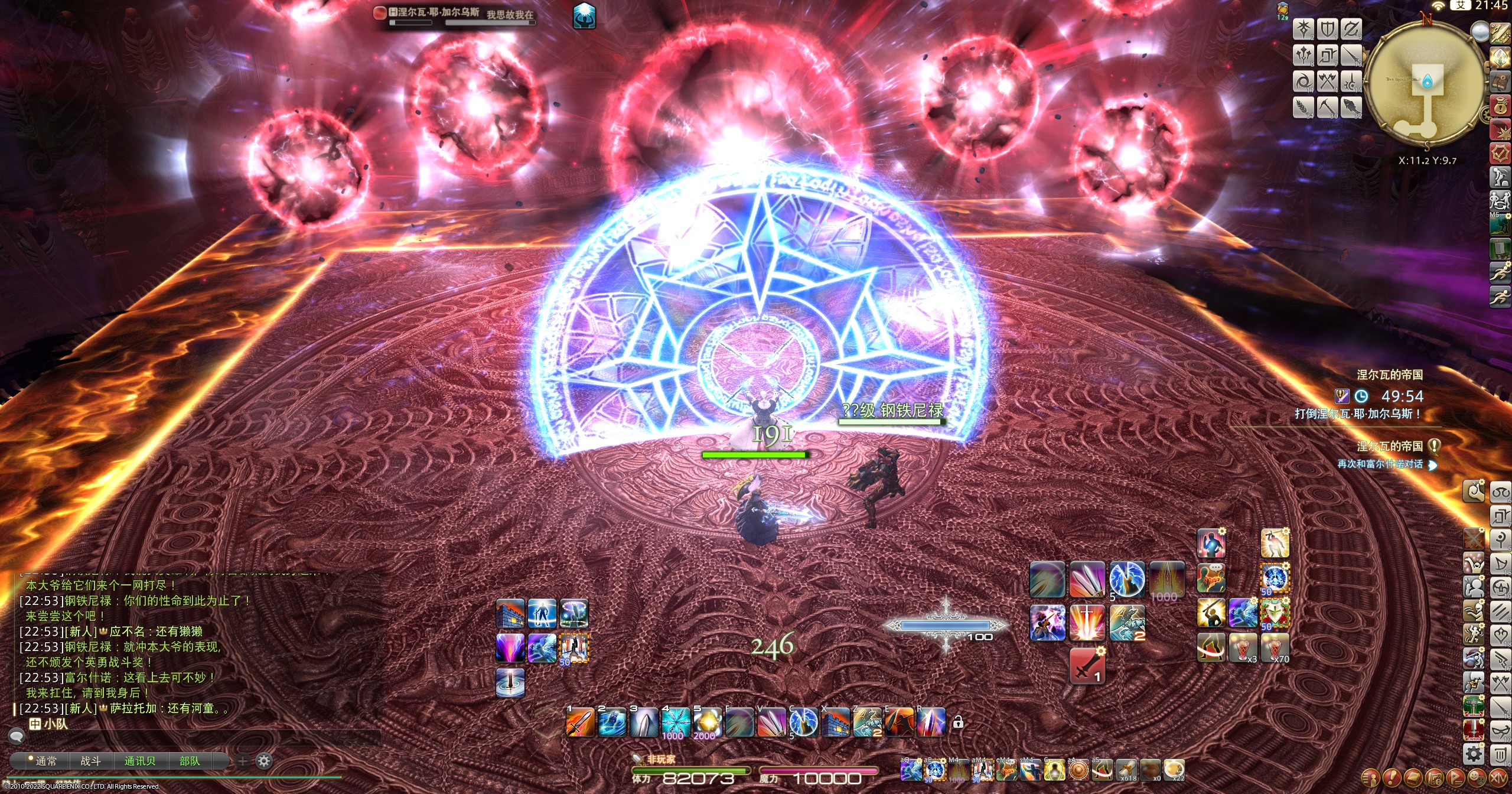Activate the ice snowflake skill in slot 4

[675, 722]
